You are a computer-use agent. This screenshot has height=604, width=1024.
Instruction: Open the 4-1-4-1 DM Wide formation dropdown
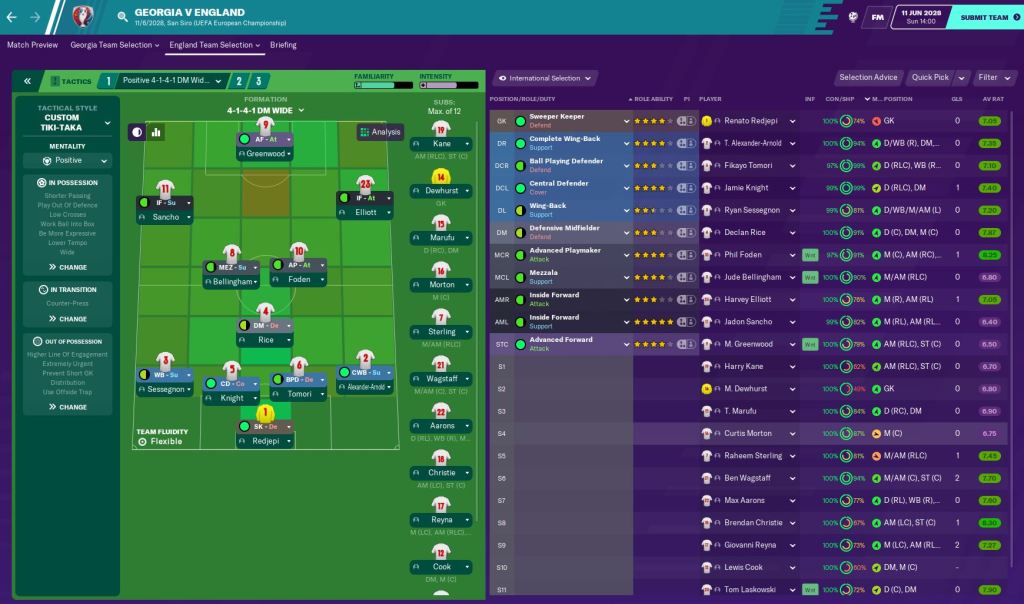pyautogui.click(x=265, y=110)
